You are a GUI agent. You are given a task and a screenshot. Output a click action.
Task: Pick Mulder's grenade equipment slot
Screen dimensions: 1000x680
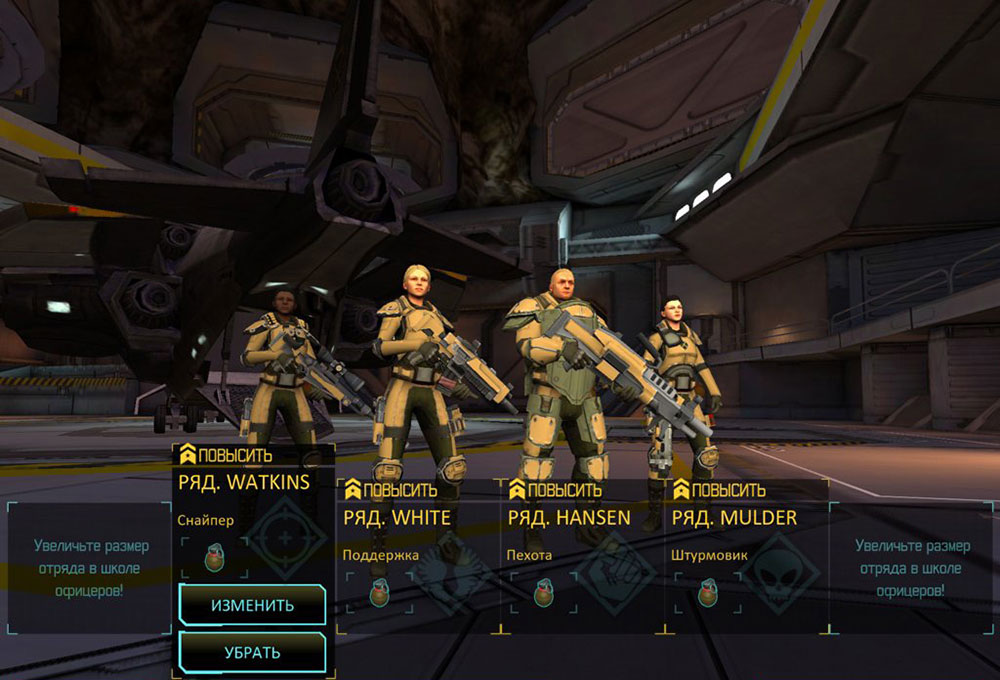pos(706,591)
